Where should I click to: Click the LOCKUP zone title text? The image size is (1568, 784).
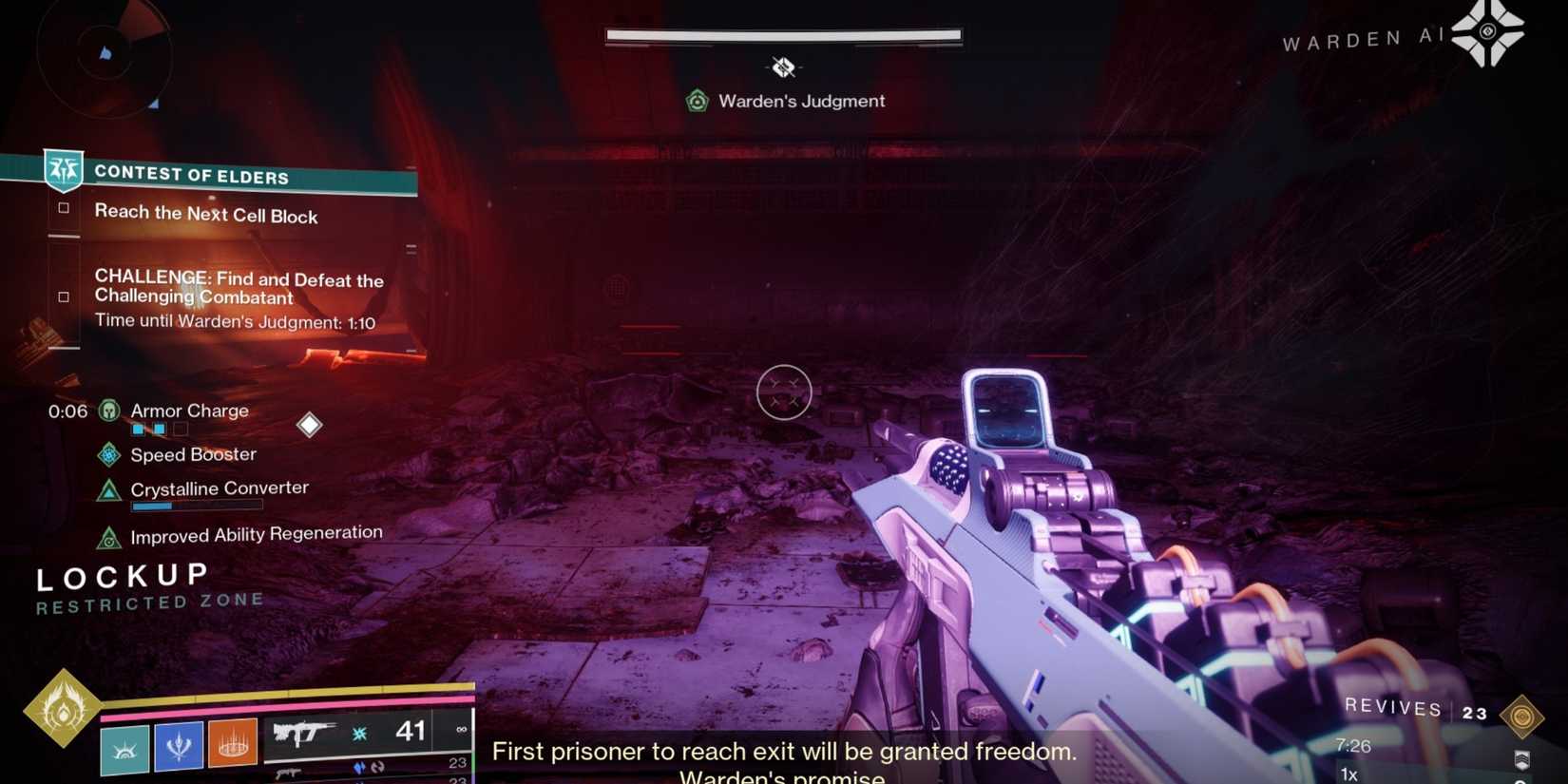120,574
